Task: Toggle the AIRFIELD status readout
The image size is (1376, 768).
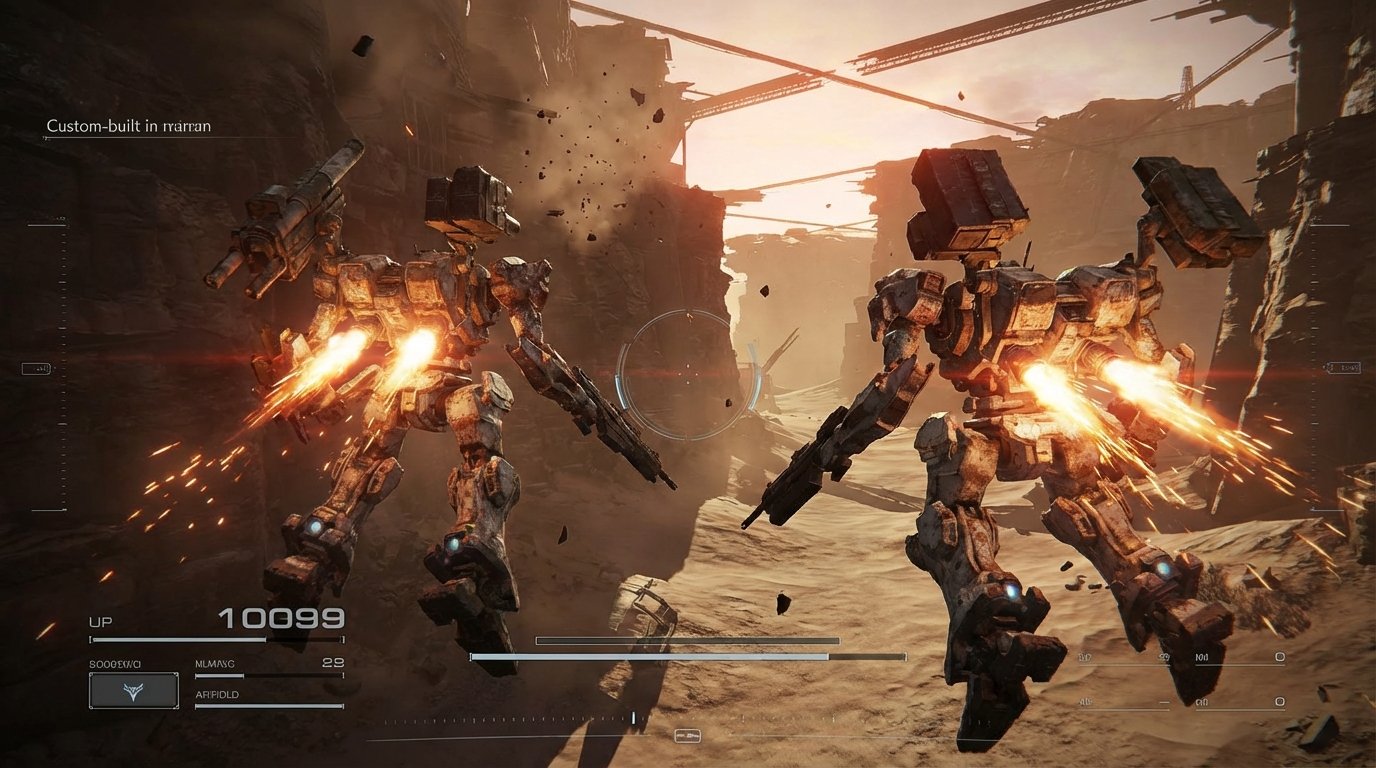Action: 216,693
